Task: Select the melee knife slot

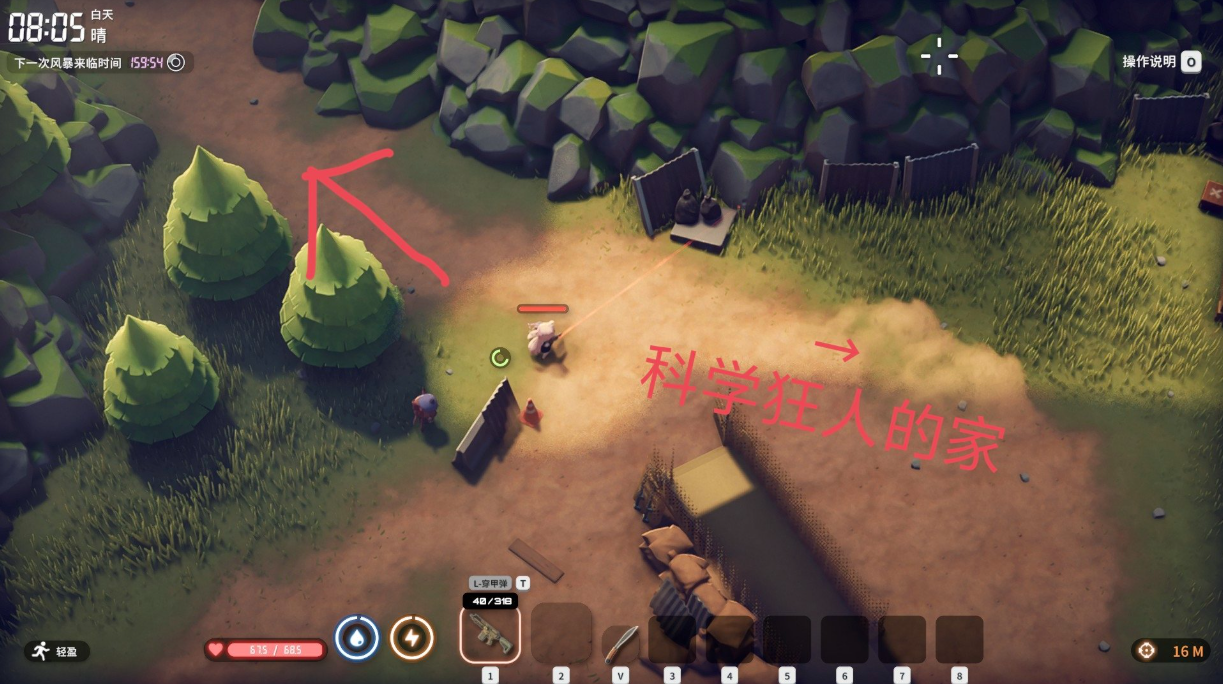Action: point(620,642)
